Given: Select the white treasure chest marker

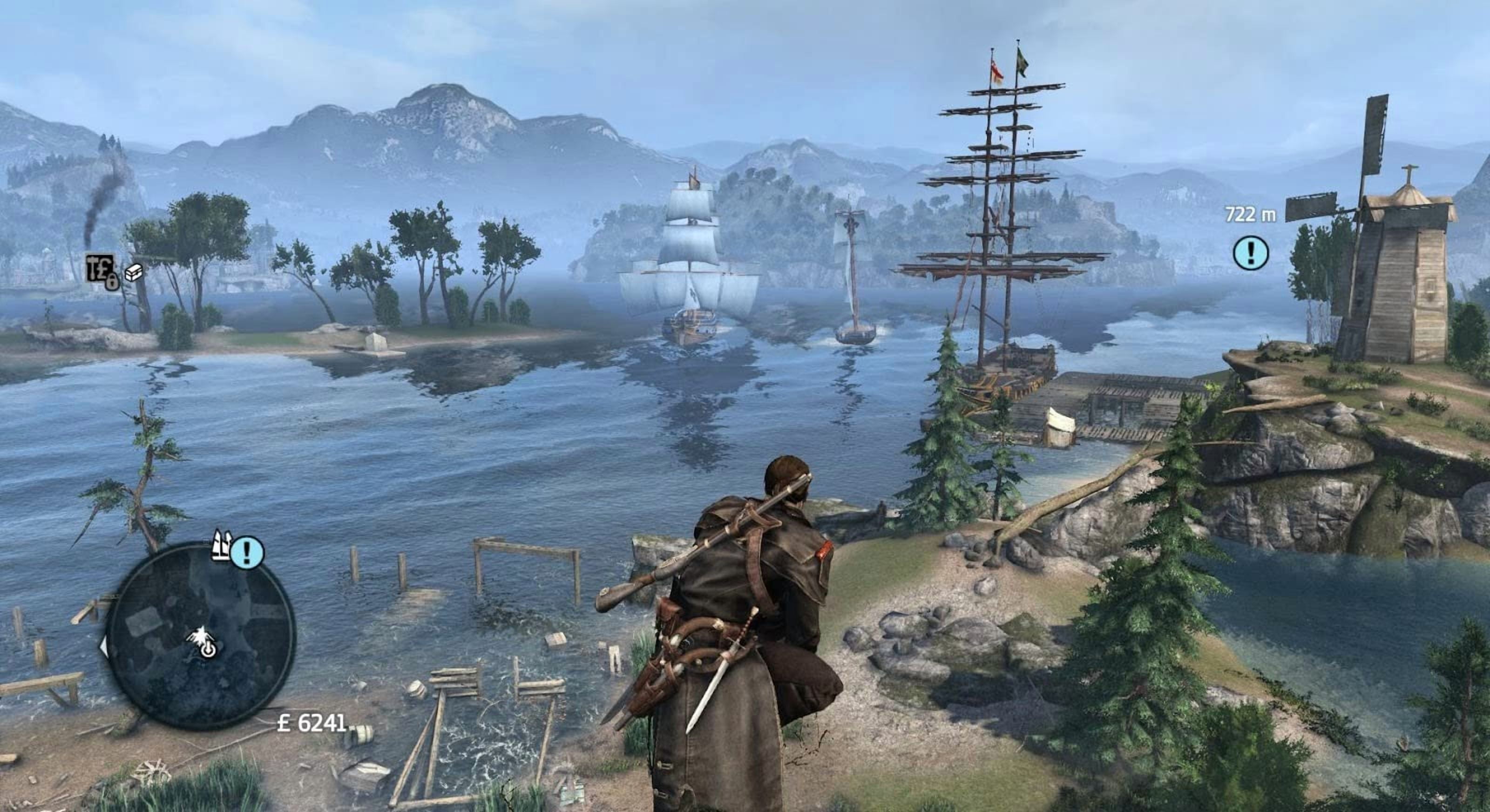Looking at the screenshot, I should click(x=134, y=272).
